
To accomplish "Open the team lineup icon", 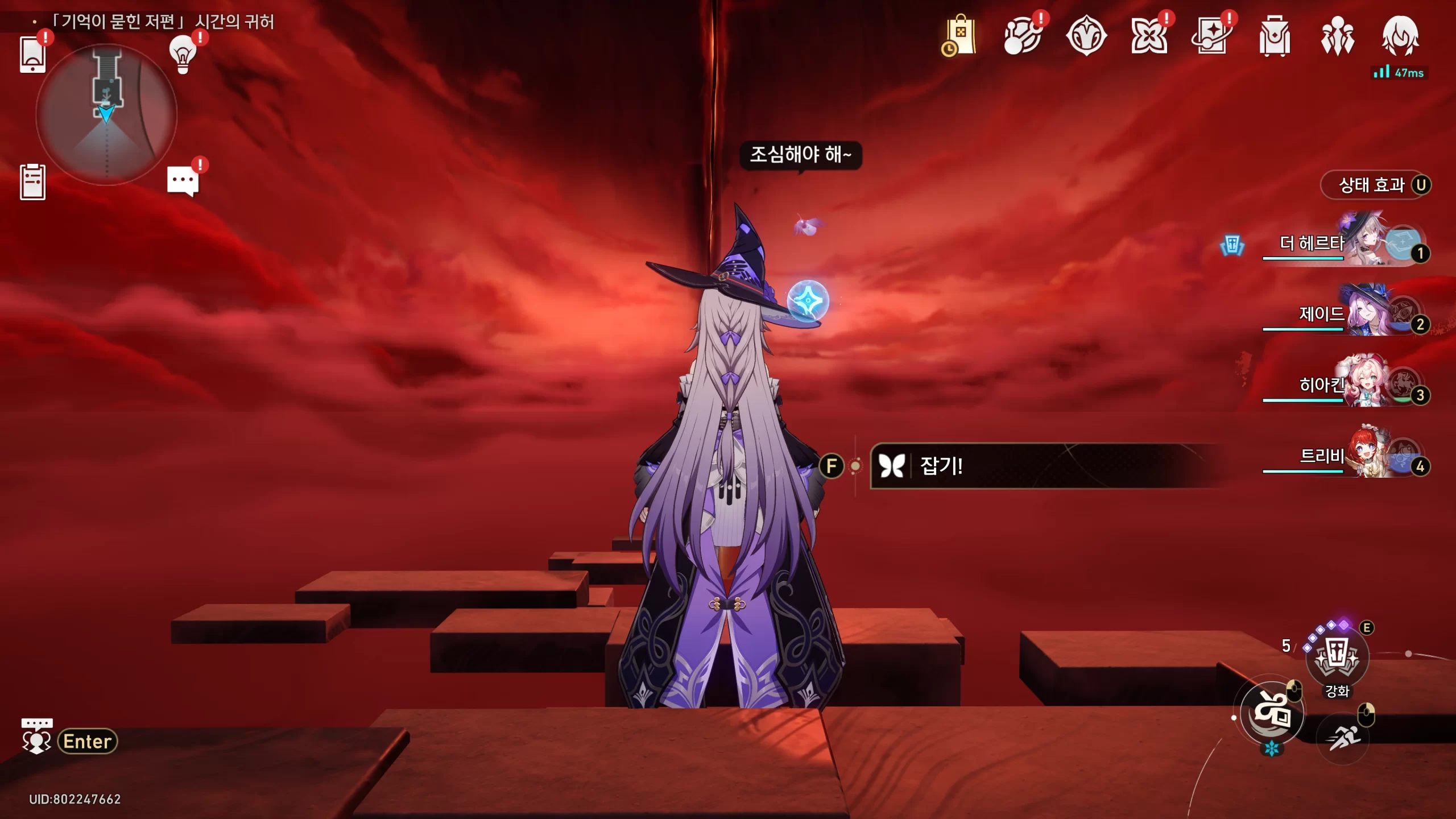I will tap(1337, 36).
